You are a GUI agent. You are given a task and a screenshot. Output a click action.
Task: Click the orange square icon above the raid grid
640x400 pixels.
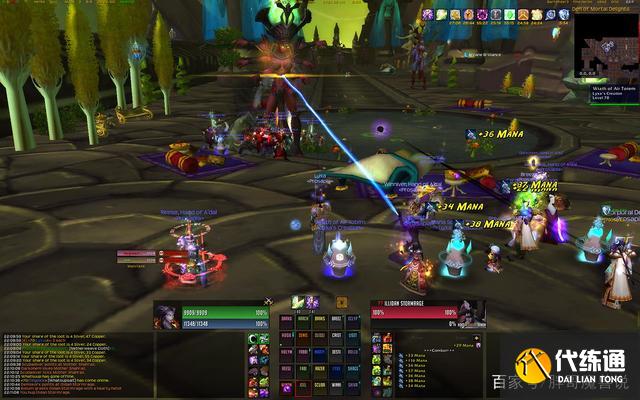(x=341, y=302)
